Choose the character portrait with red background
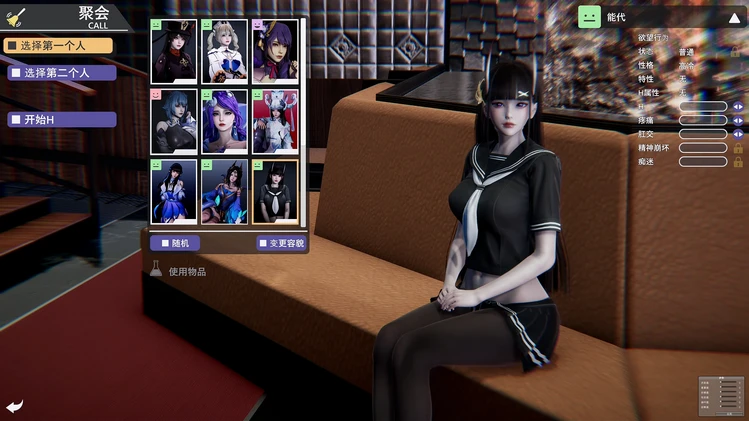 (275, 122)
